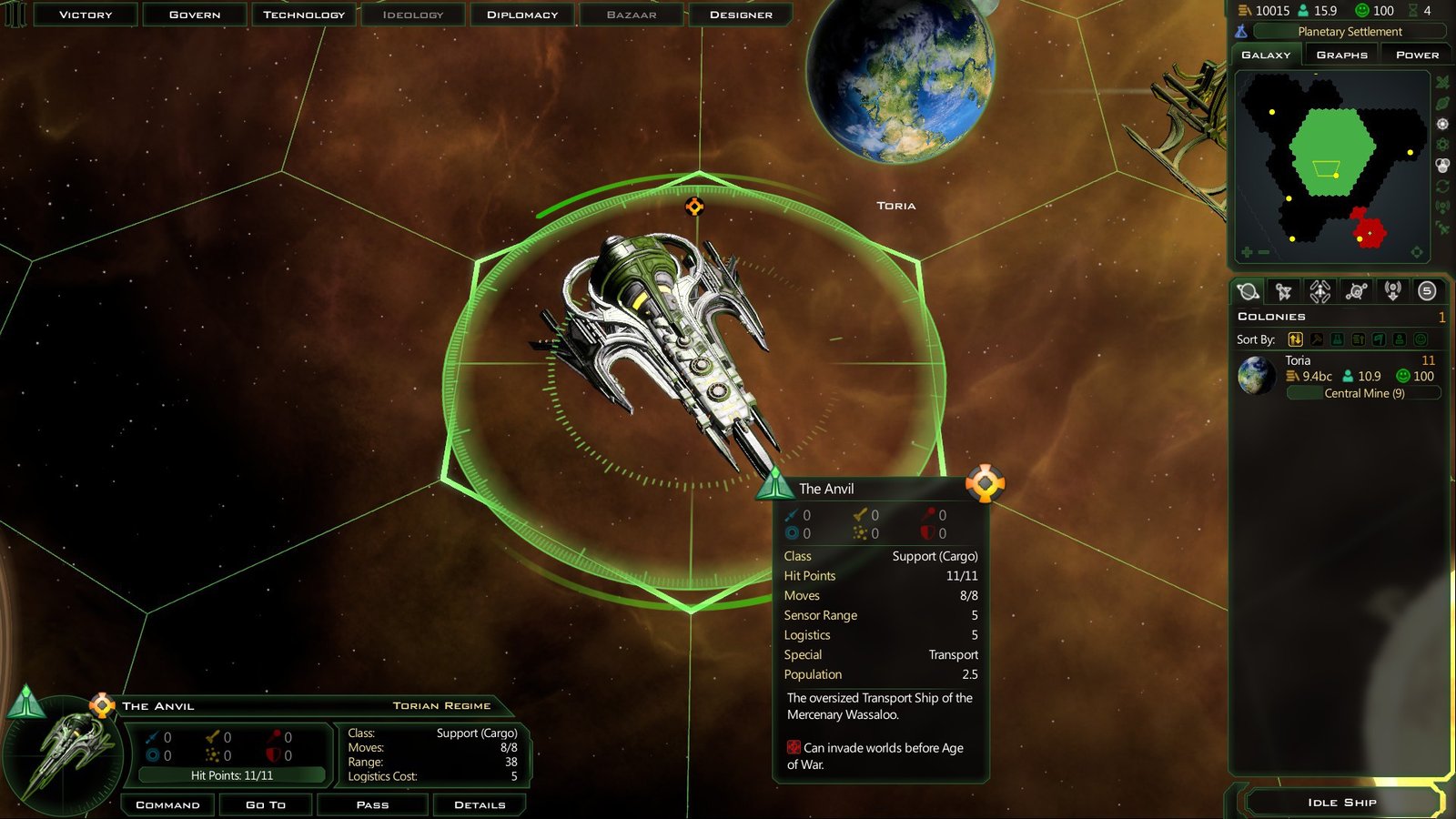Click the galaxy minimap
1456x819 pixels.
(1331, 164)
